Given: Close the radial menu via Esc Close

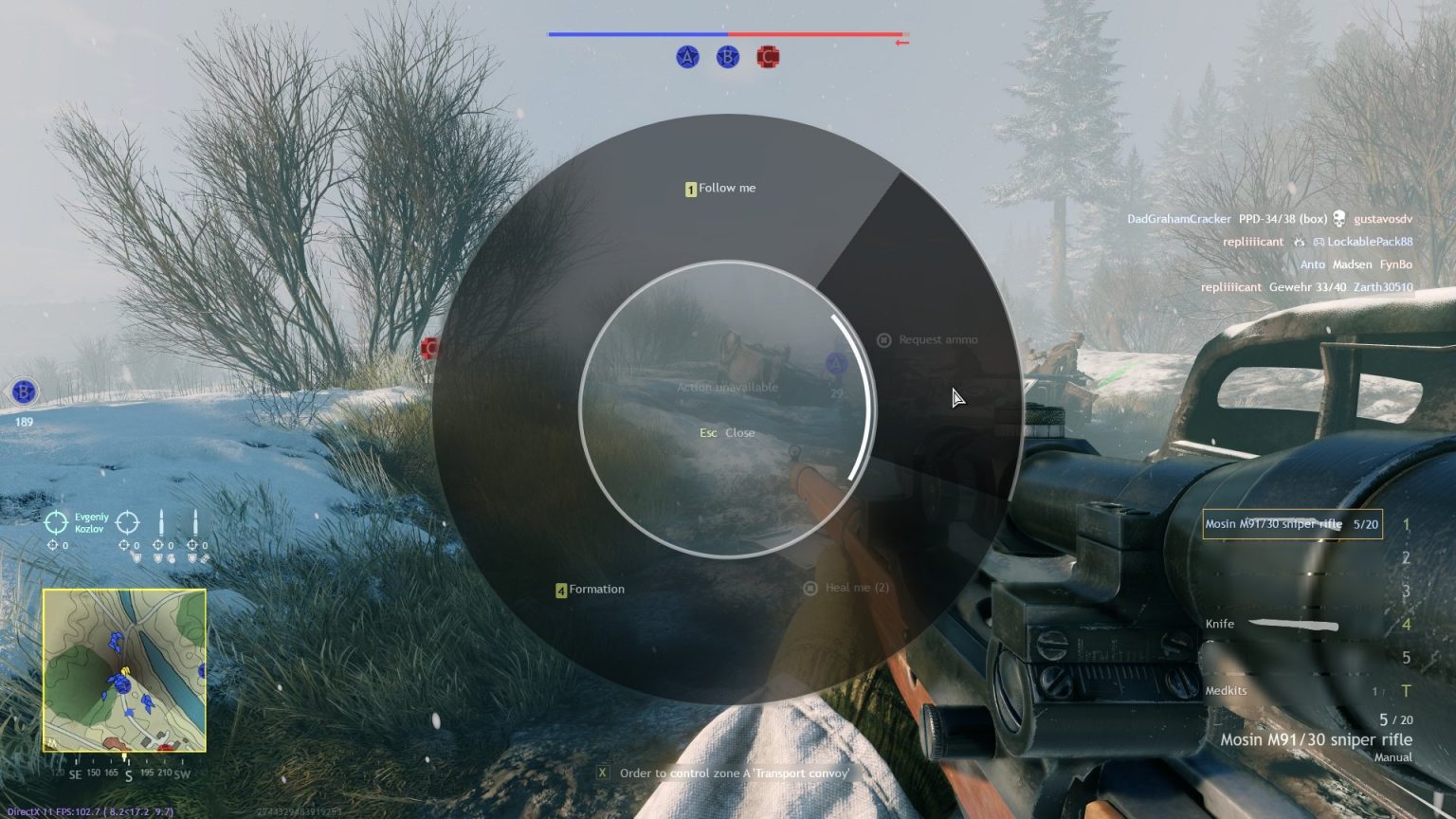Looking at the screenshot, I should point(727,432).
